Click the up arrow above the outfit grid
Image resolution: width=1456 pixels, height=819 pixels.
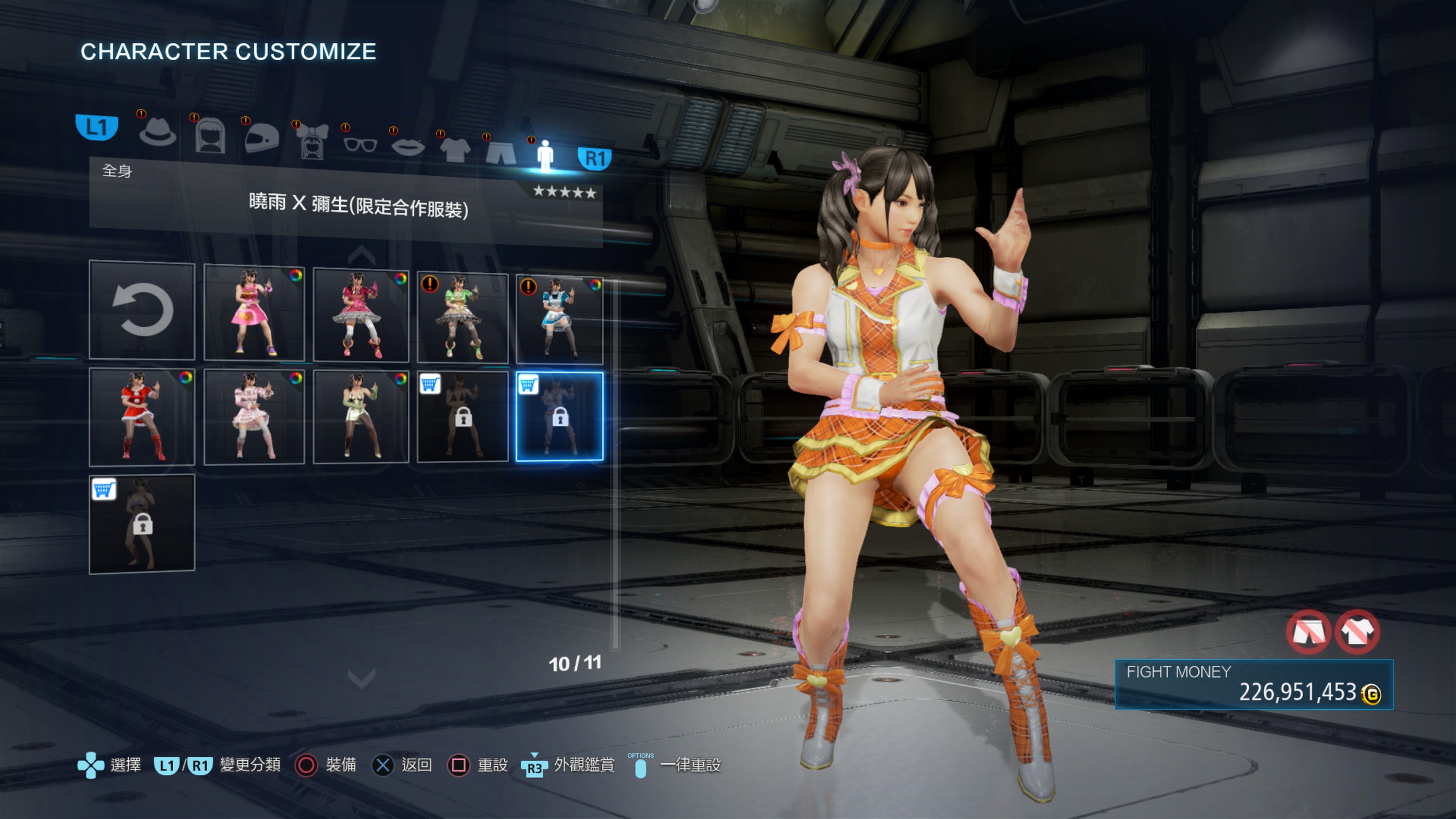361,255
